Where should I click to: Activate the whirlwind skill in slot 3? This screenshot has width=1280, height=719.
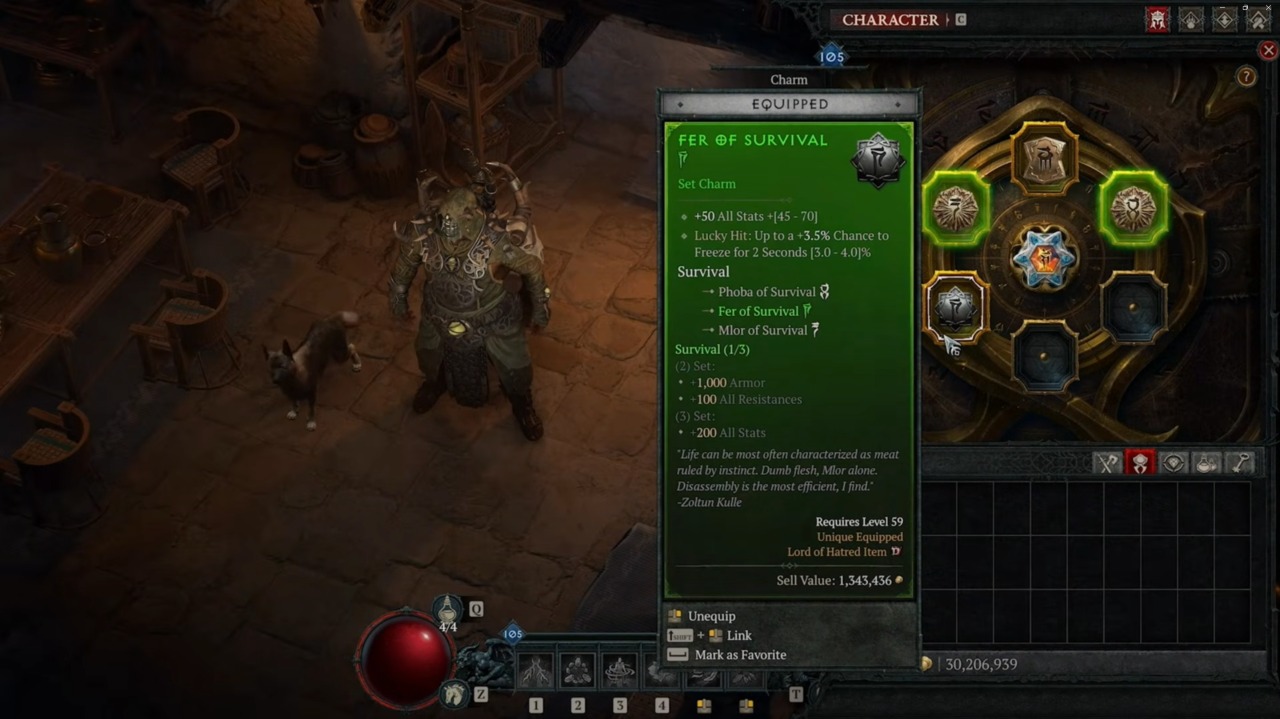click(620, 671)
